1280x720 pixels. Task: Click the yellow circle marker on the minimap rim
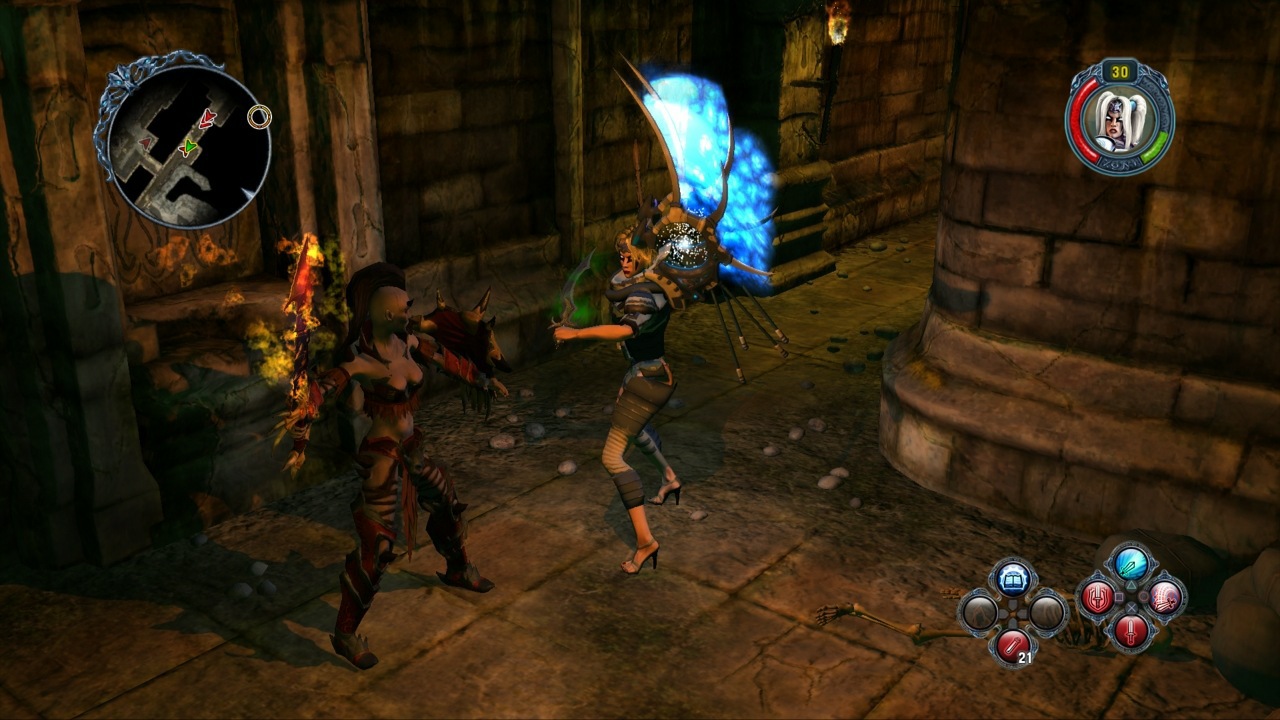coord(261,119)
